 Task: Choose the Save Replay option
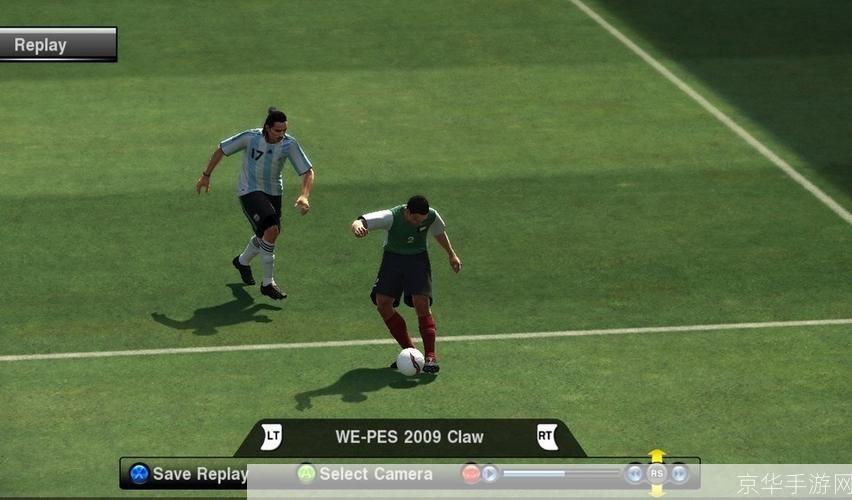(189, 474)
